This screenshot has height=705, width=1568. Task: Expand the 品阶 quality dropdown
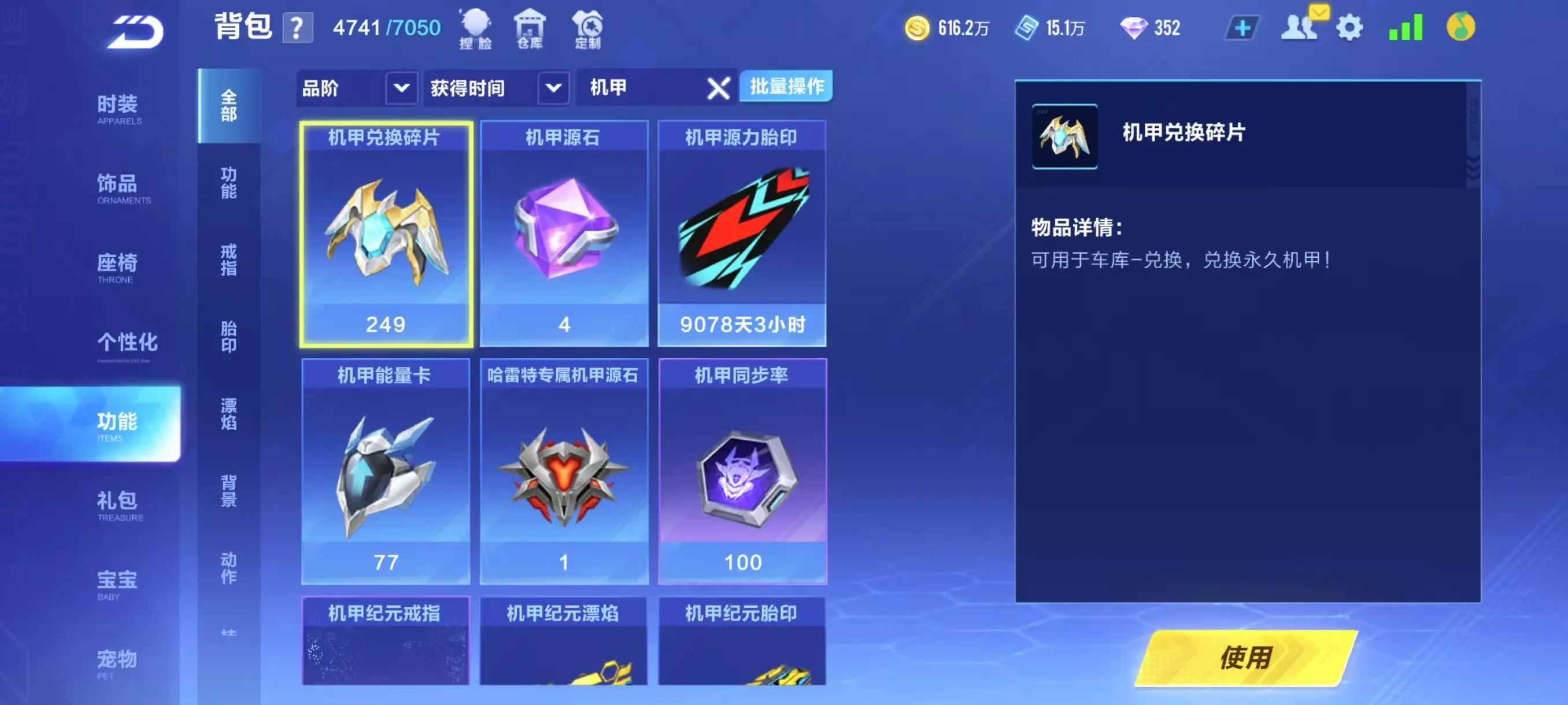(x=356, y=88)
